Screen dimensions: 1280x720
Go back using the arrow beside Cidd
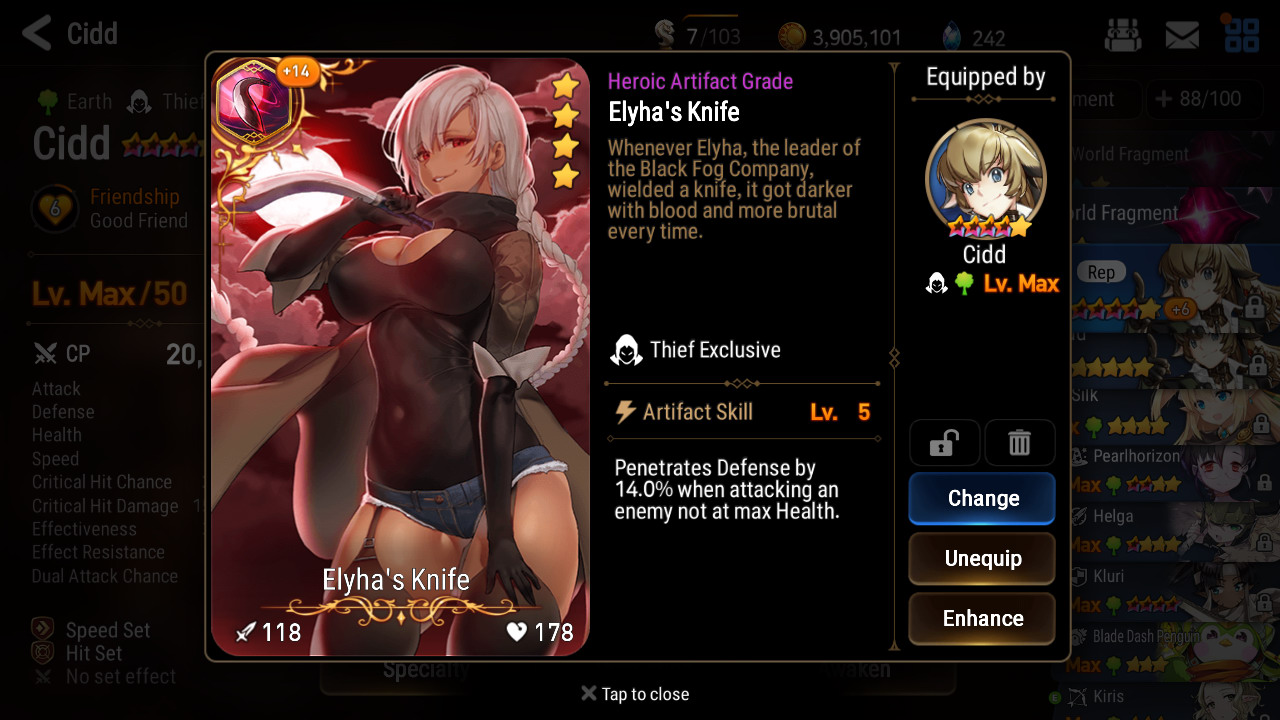[36, 33]
